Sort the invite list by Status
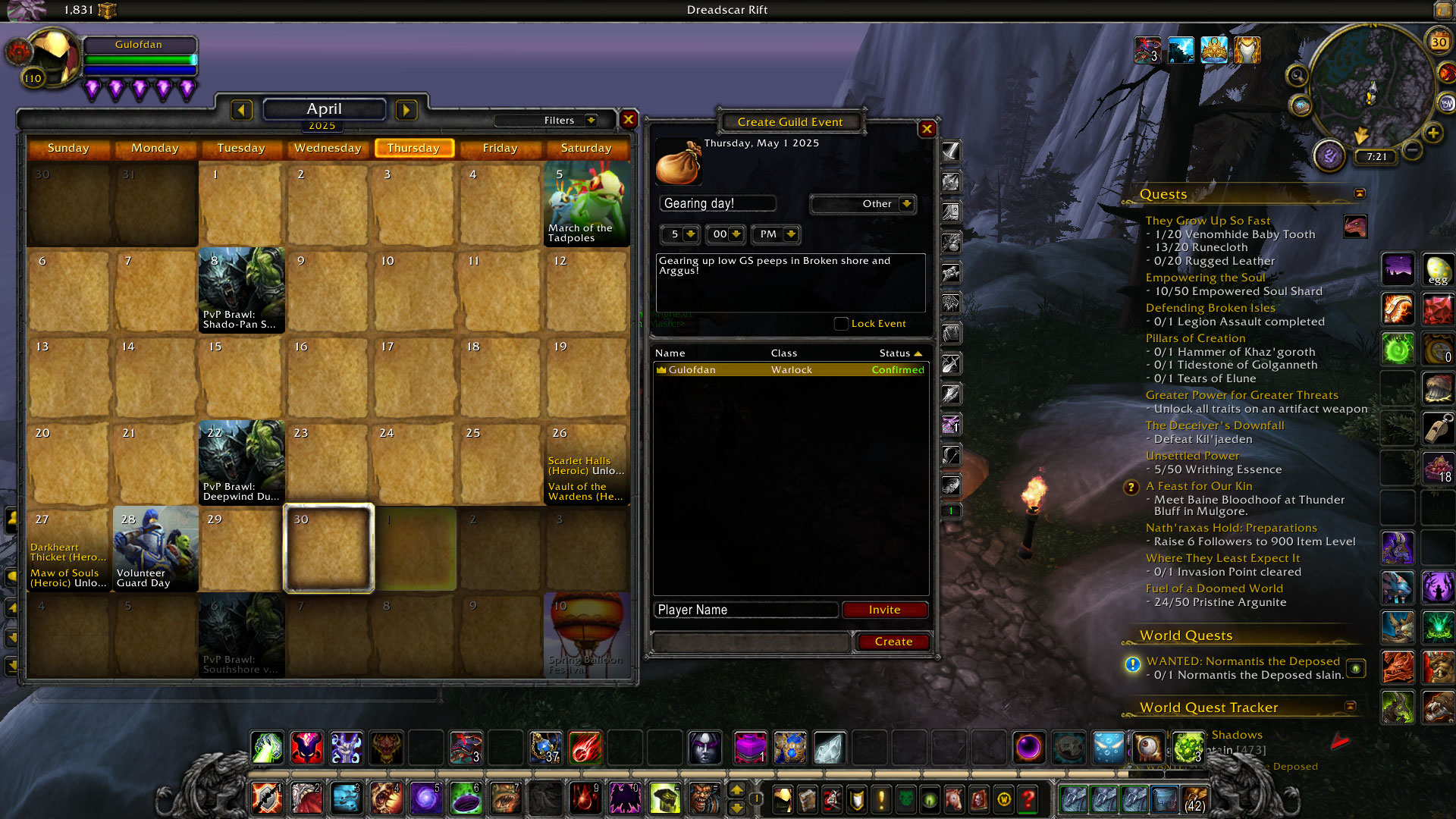Screen dimensions: 1456x819 click(x=900, y=353)
